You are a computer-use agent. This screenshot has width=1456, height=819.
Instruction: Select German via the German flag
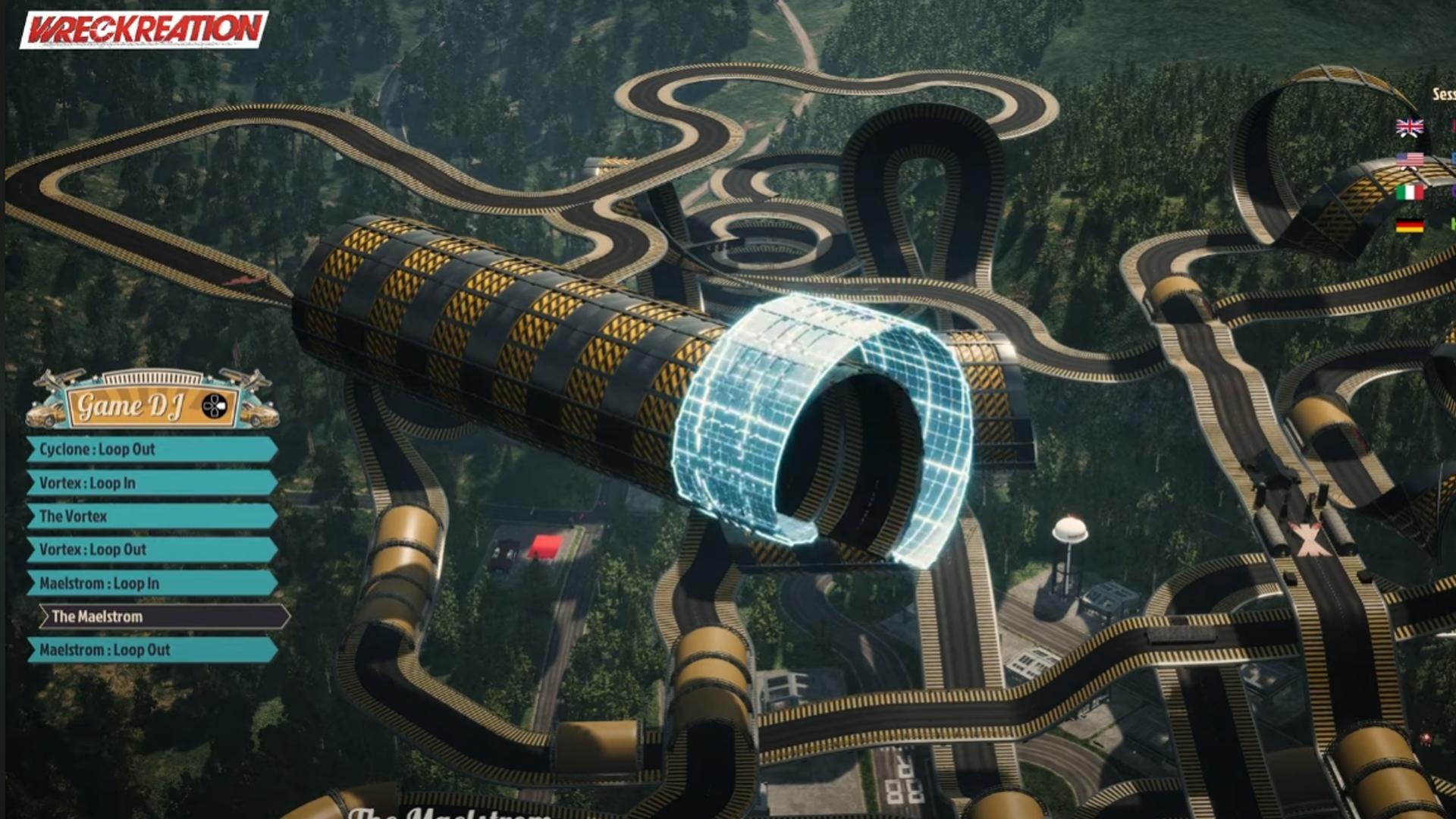(1411, 225)
